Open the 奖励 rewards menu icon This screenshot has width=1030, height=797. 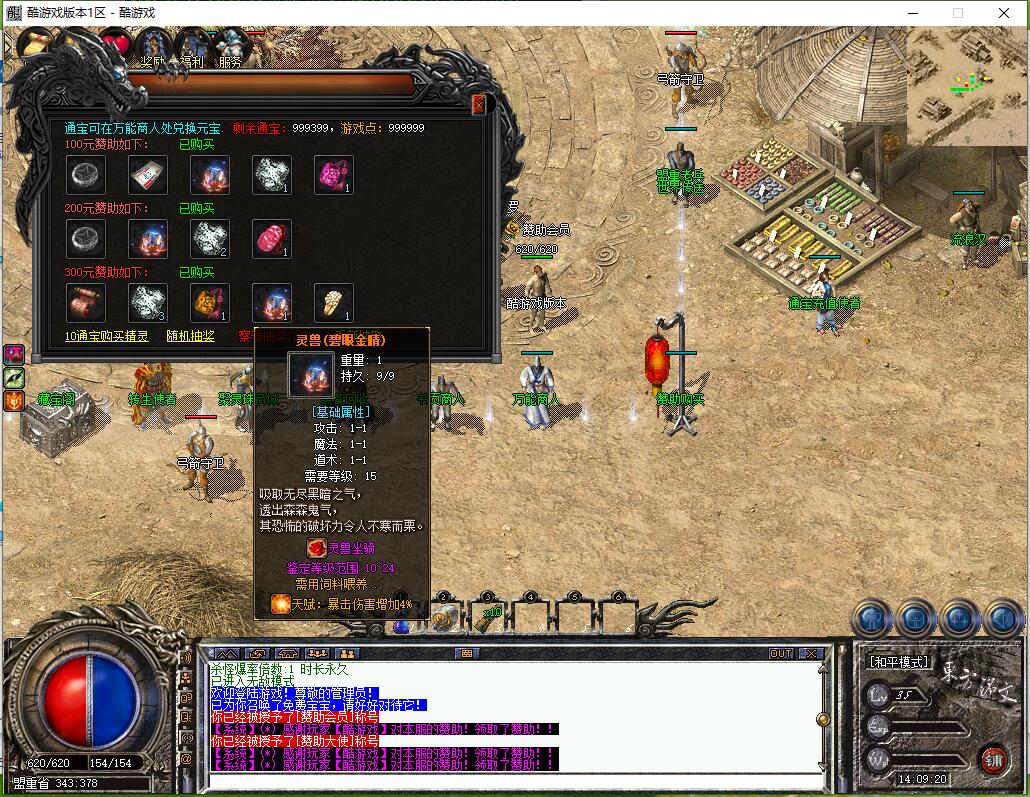coord(152,47)
